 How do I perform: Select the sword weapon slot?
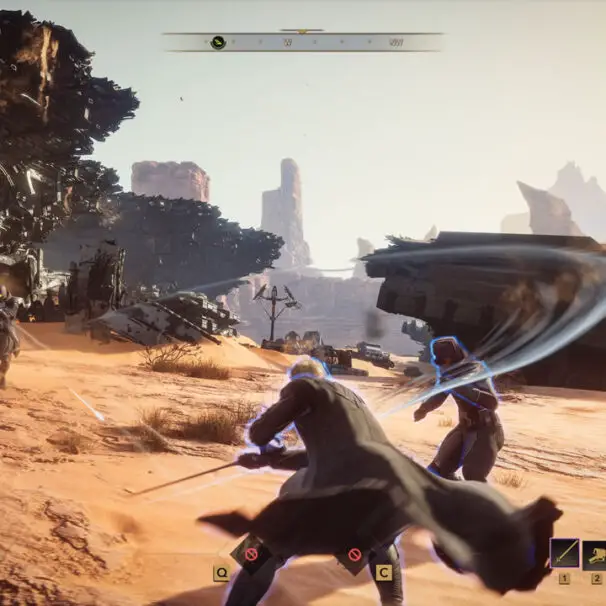click(564, 553)
